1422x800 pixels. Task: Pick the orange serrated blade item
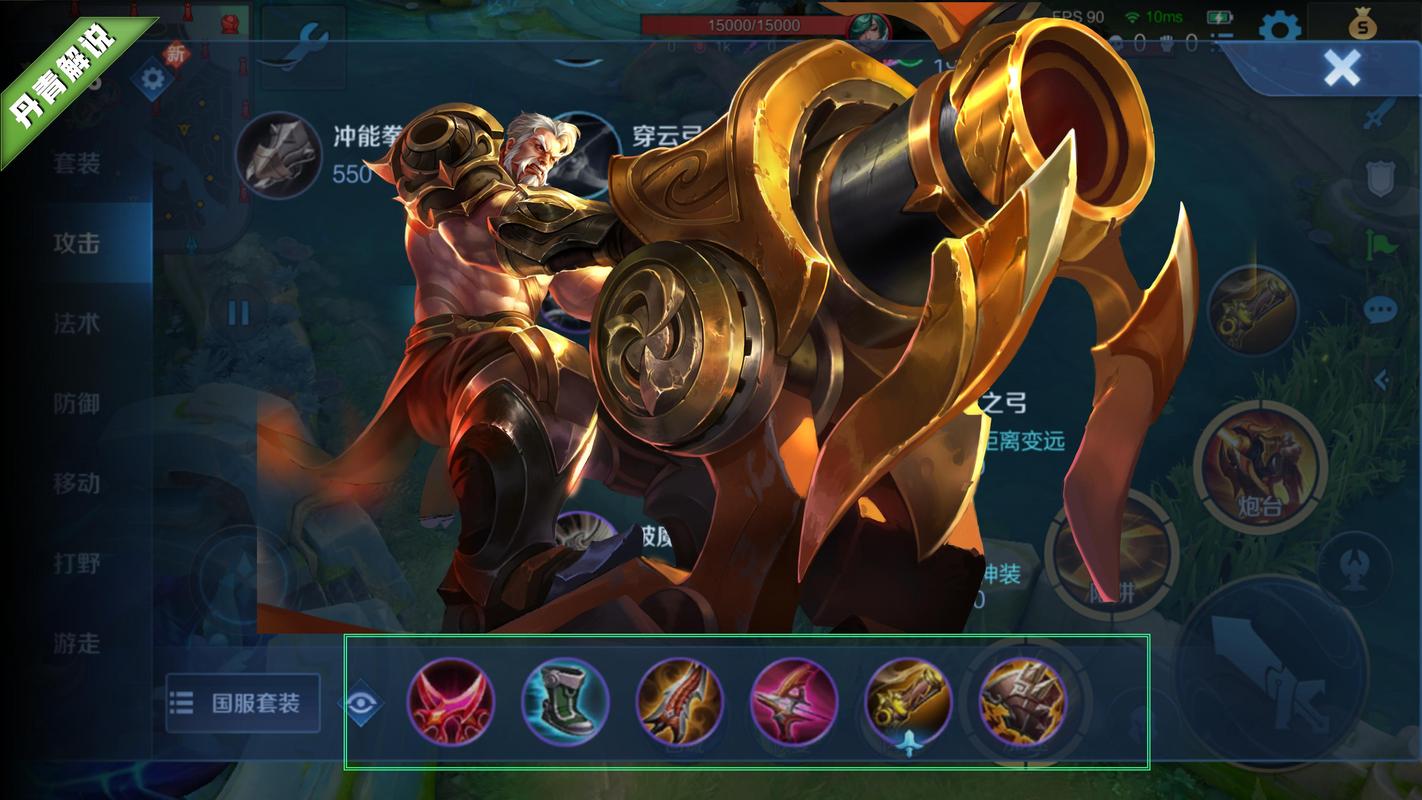(x=679, y=701)
